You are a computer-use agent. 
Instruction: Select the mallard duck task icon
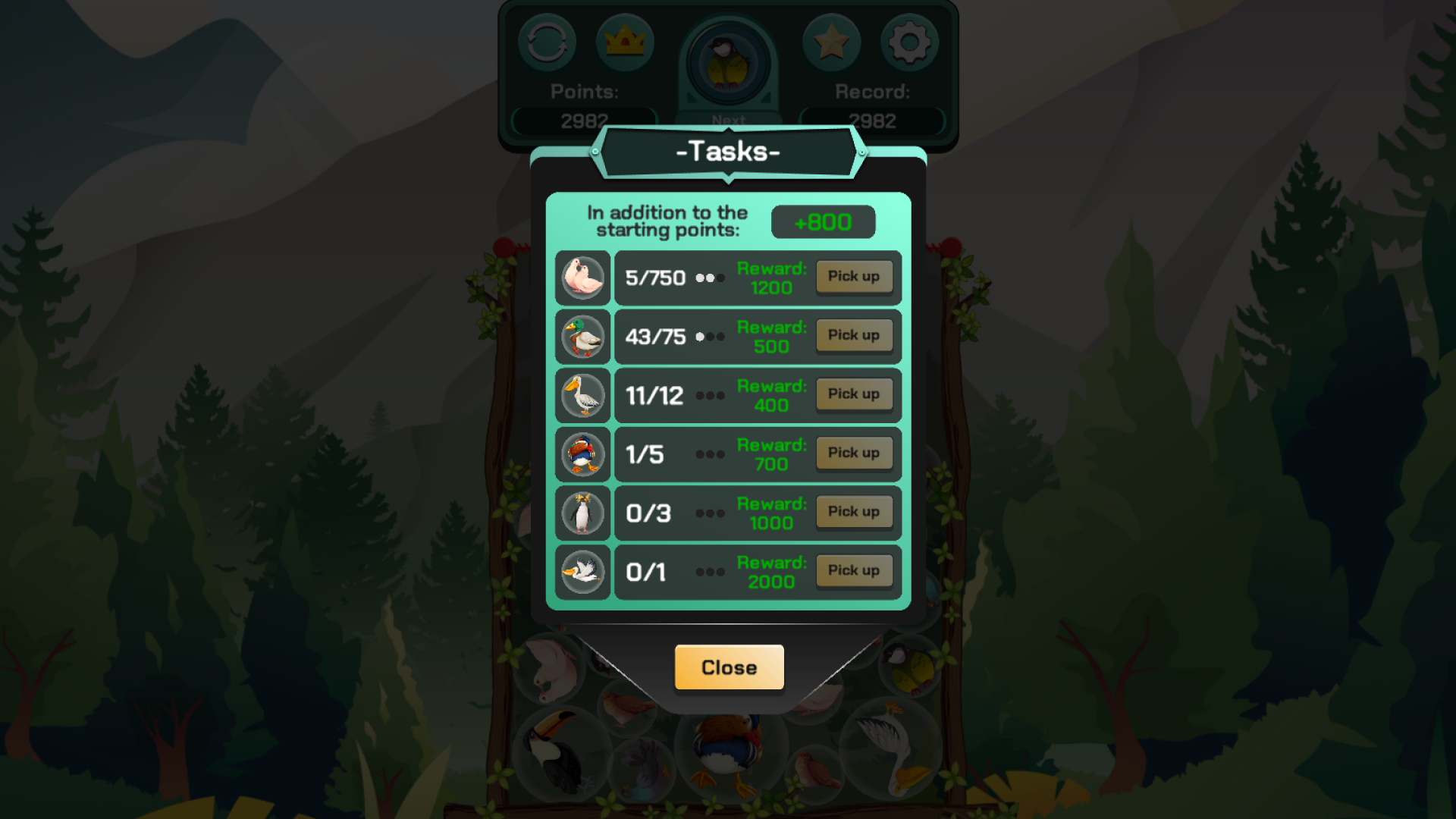(x=582, y=336)
